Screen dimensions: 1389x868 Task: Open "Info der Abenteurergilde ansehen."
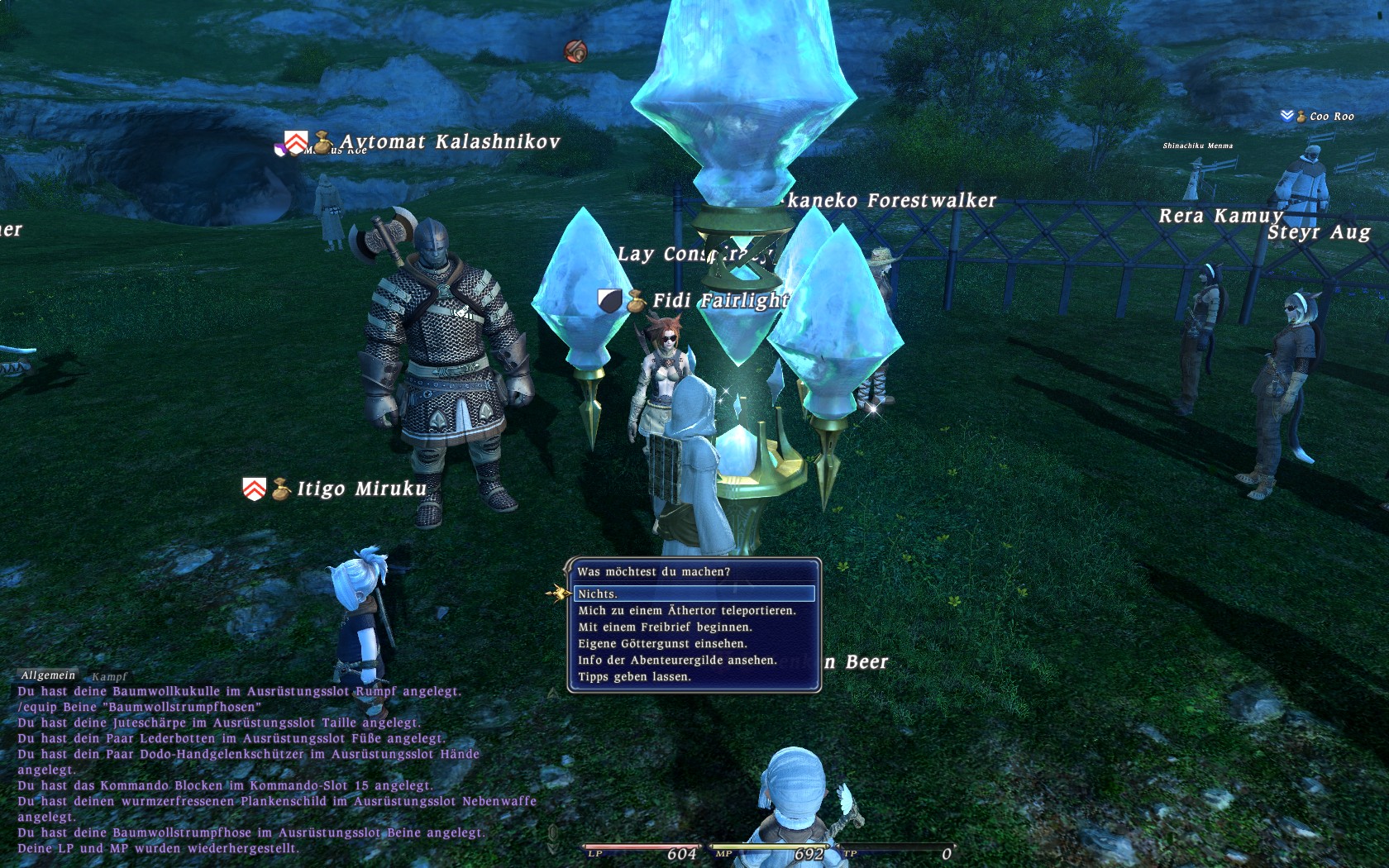(677, 661)
